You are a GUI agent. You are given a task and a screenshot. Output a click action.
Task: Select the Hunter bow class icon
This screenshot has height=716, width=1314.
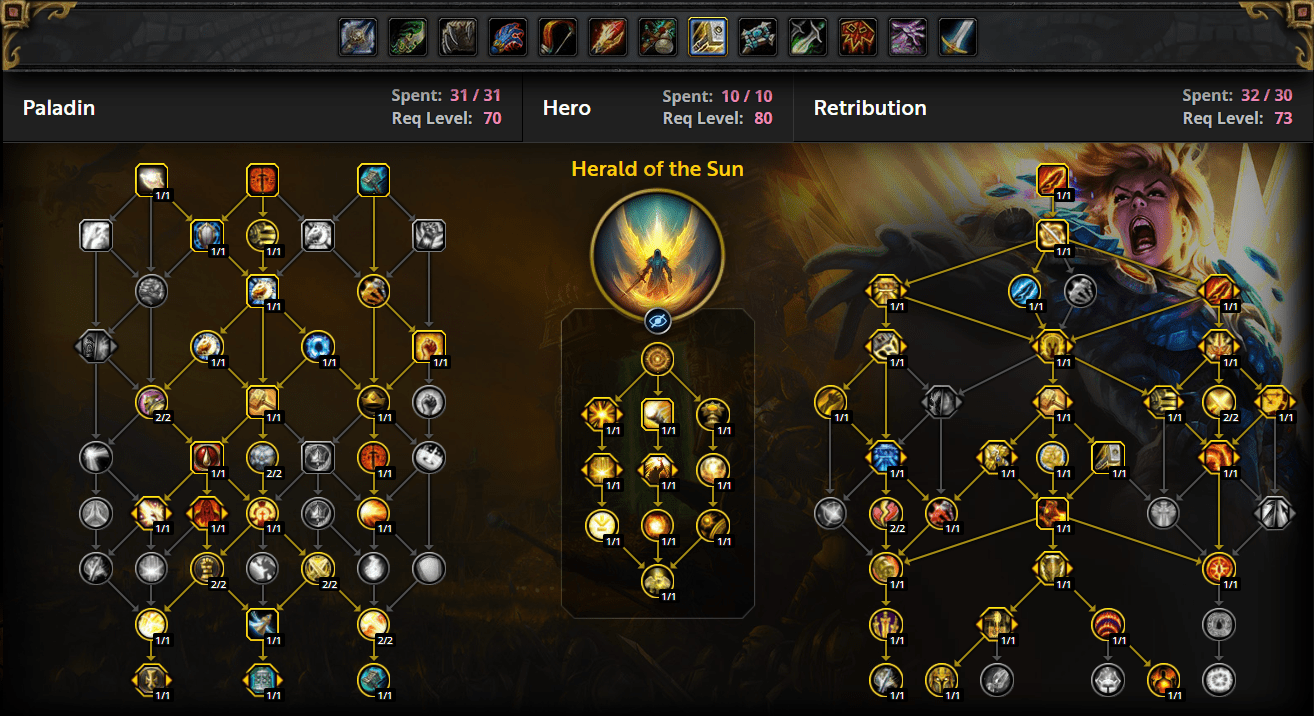pyautogui.click(x=557, y=38)
